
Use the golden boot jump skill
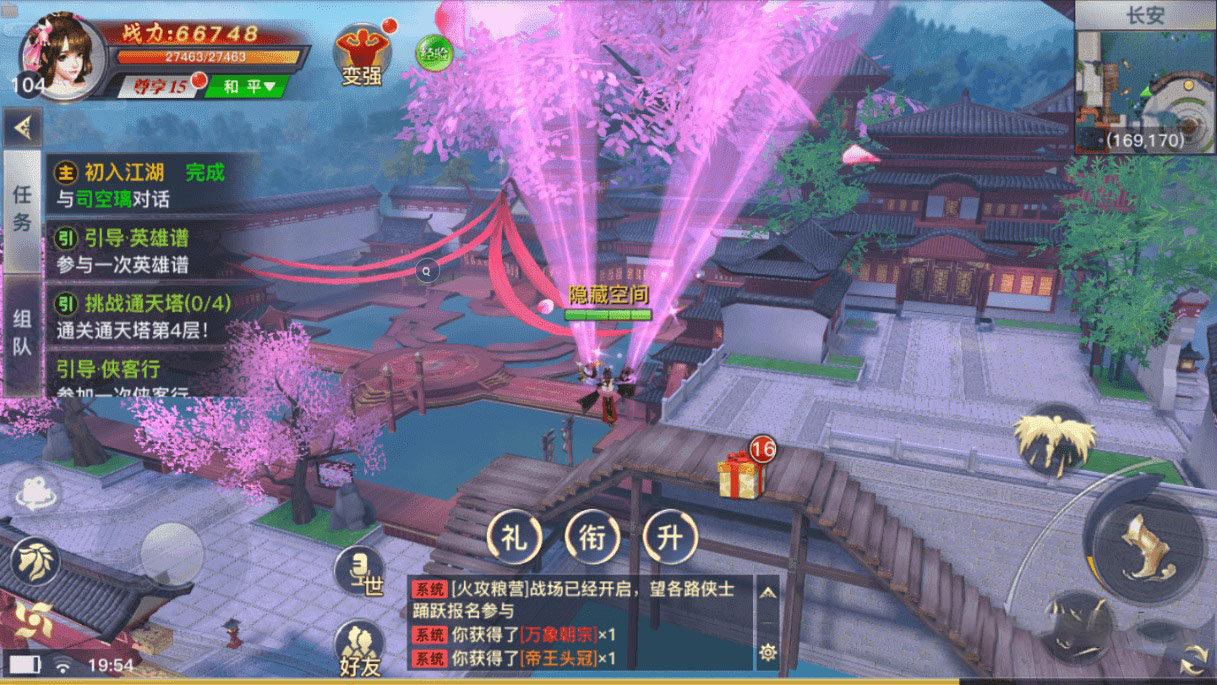[1145, 547]
